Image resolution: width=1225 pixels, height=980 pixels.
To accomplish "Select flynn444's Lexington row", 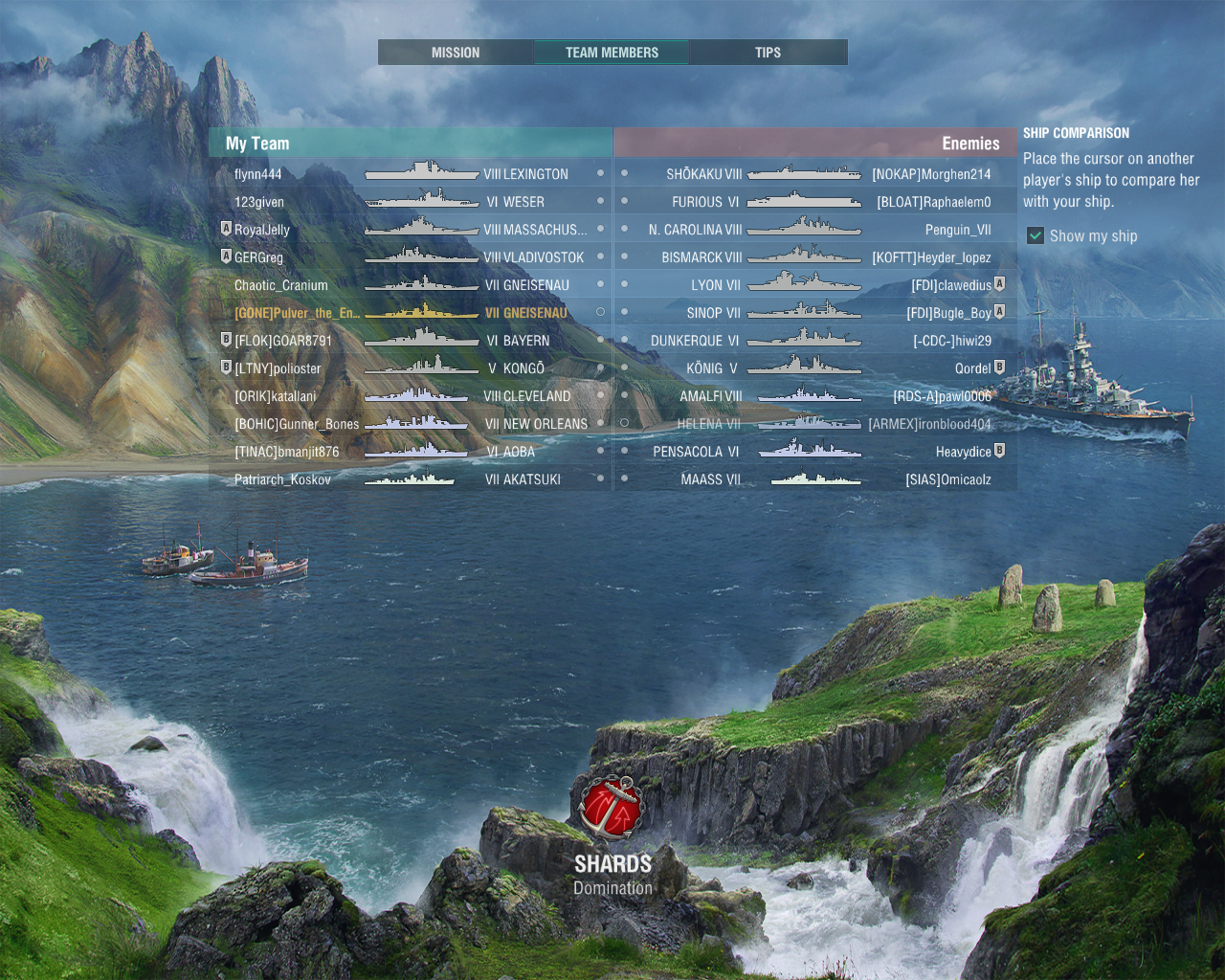I will tap(412, 174).
